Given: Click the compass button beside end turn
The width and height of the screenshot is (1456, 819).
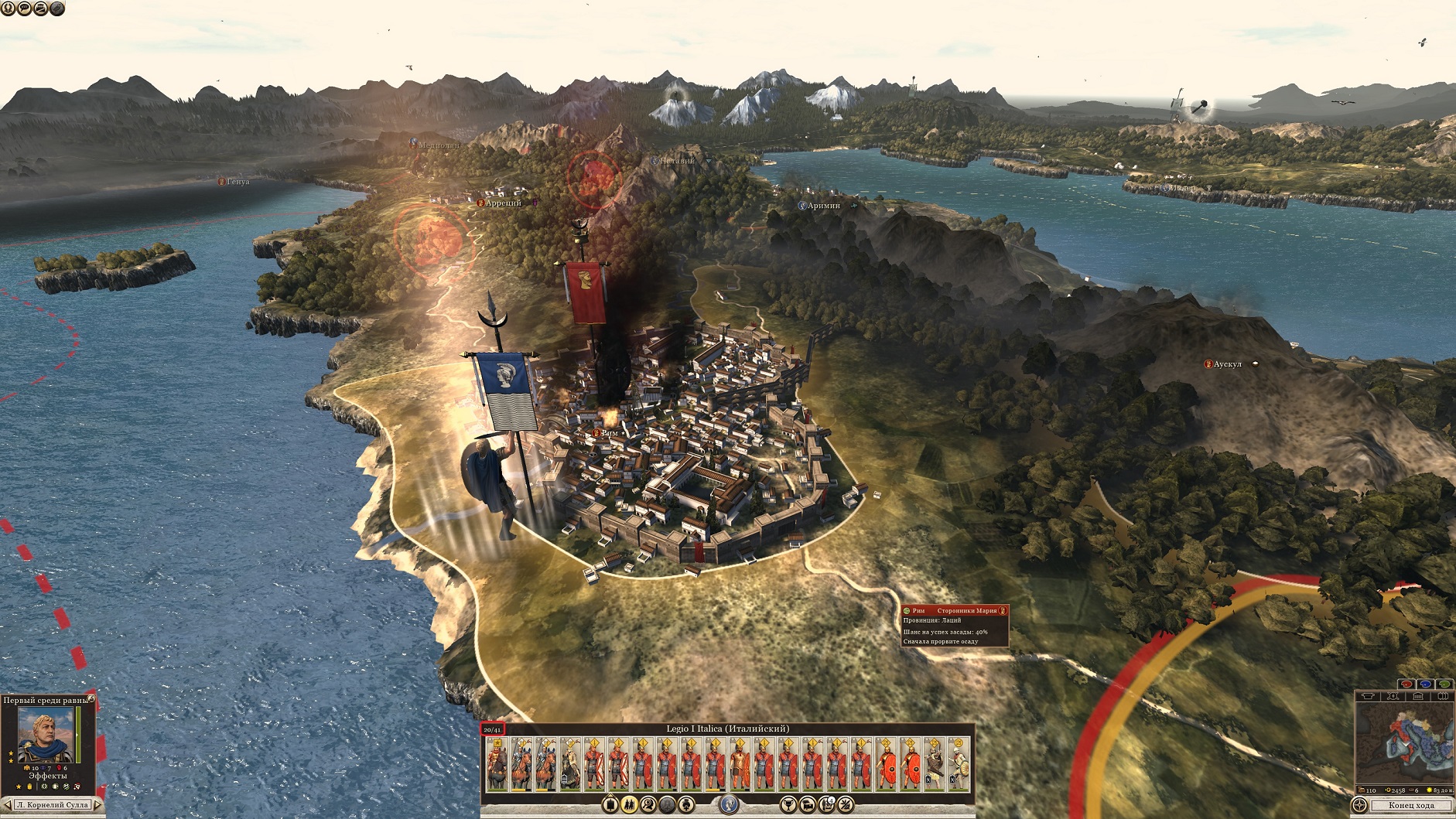Looking at the screenshot, I should tap(1359, 806).
